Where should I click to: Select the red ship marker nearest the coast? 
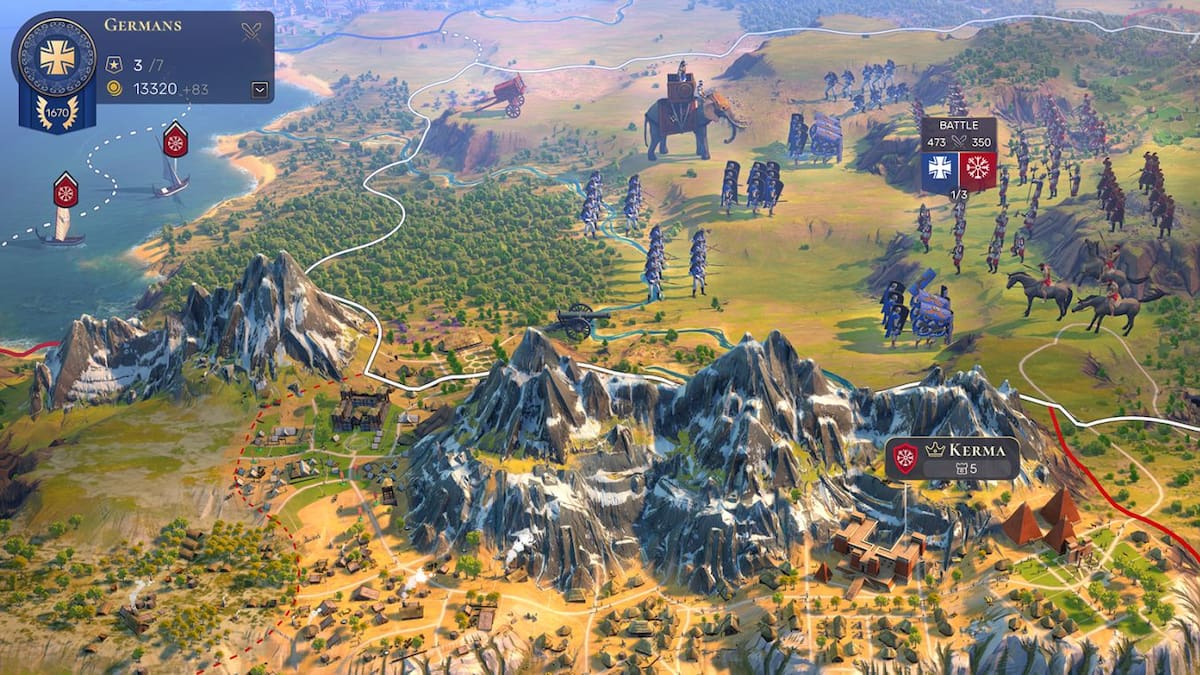click(175, 140)
